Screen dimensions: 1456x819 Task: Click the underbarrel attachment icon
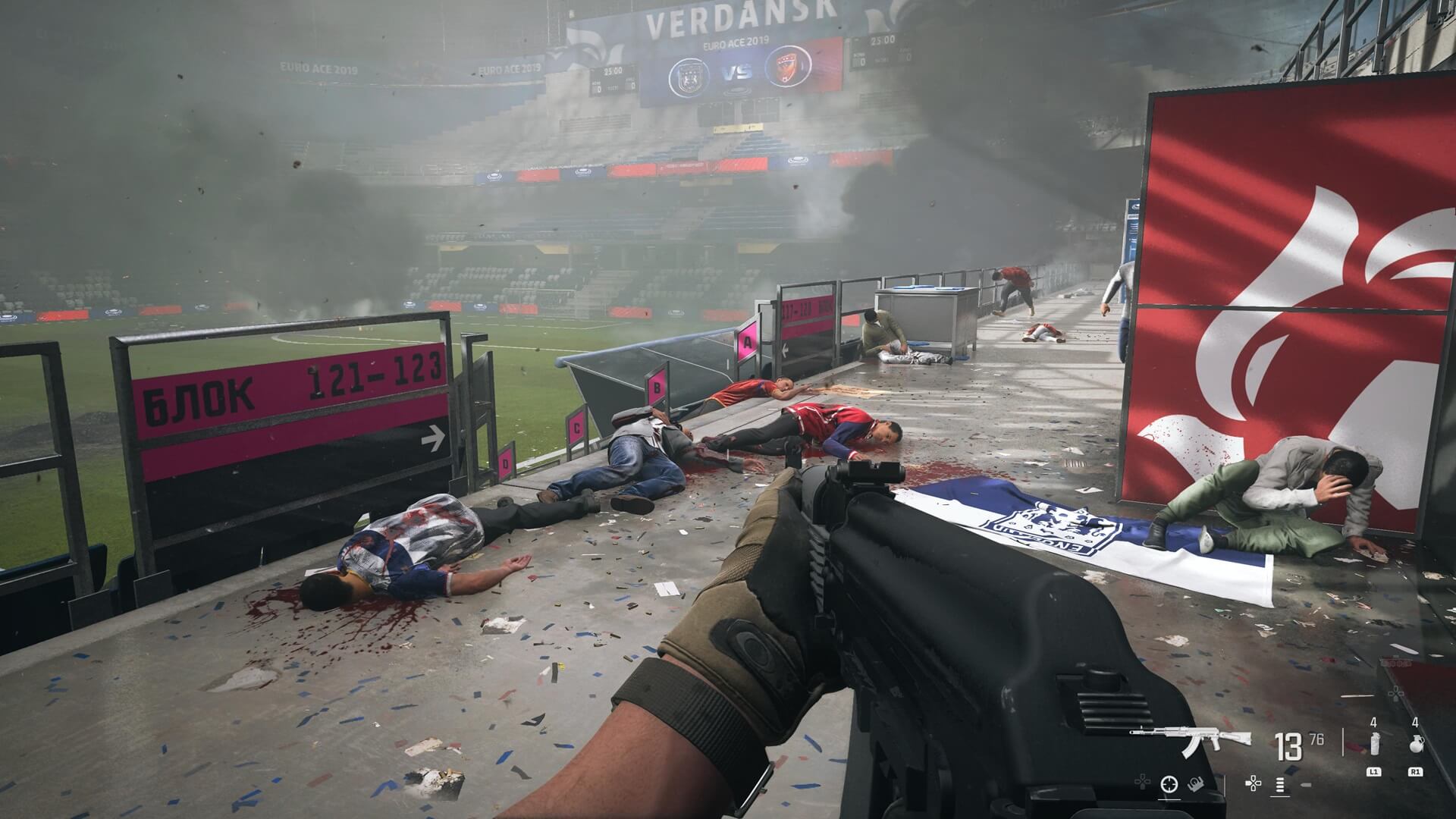[1194, 784]
